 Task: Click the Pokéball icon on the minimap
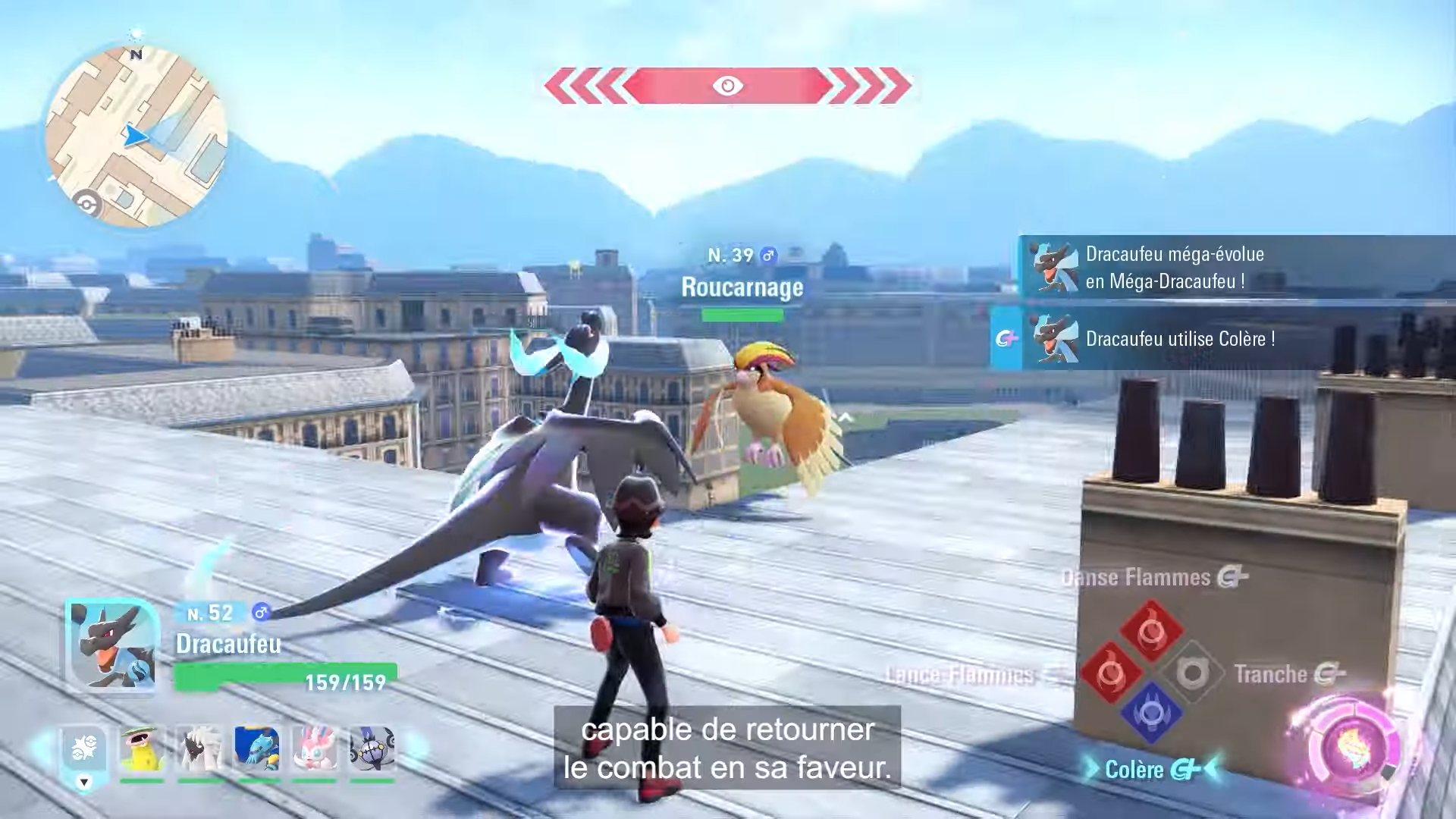tap(86, 202)
